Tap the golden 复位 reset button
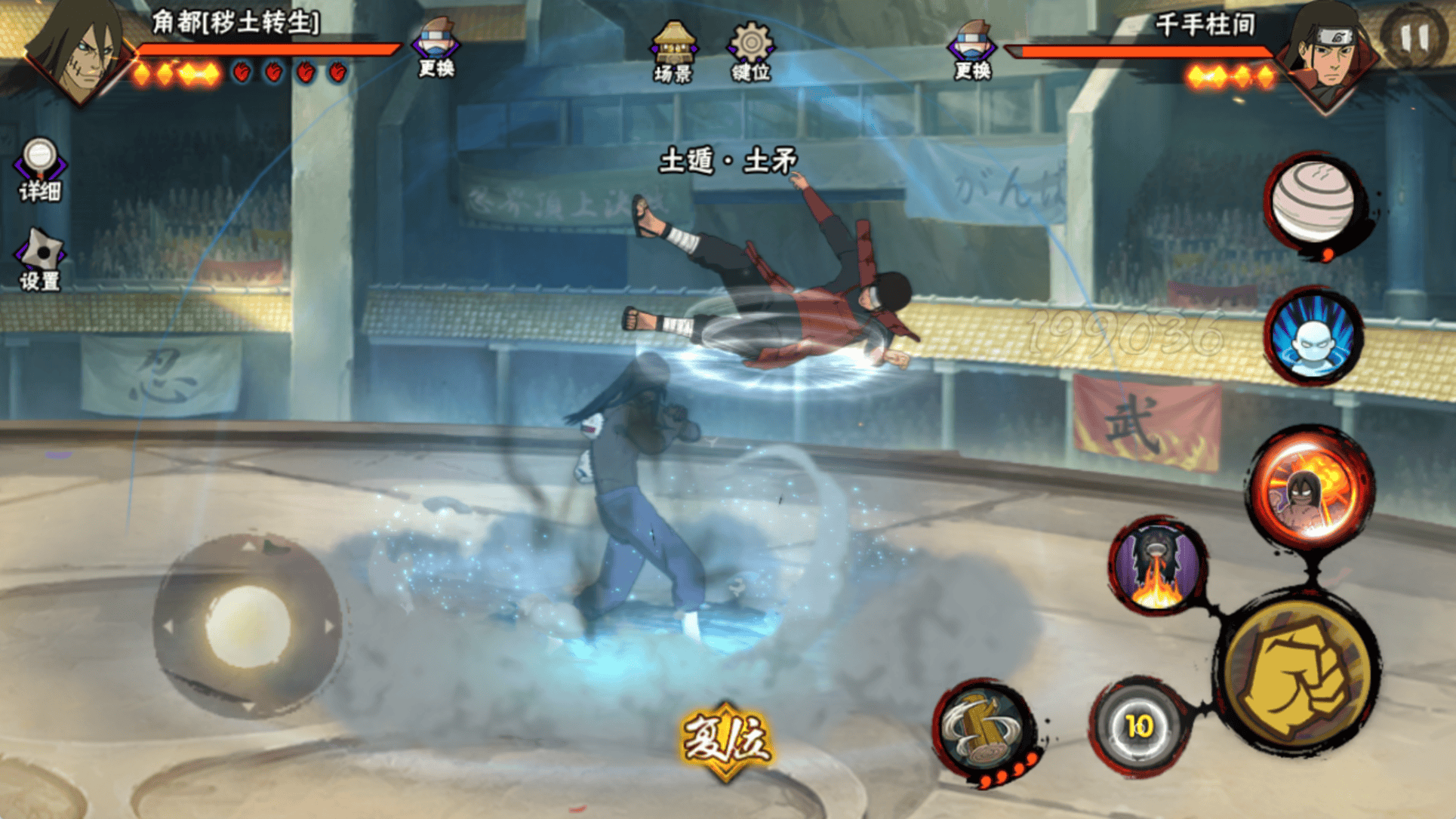Screen dimensions: 1456x819 [726, 739]
